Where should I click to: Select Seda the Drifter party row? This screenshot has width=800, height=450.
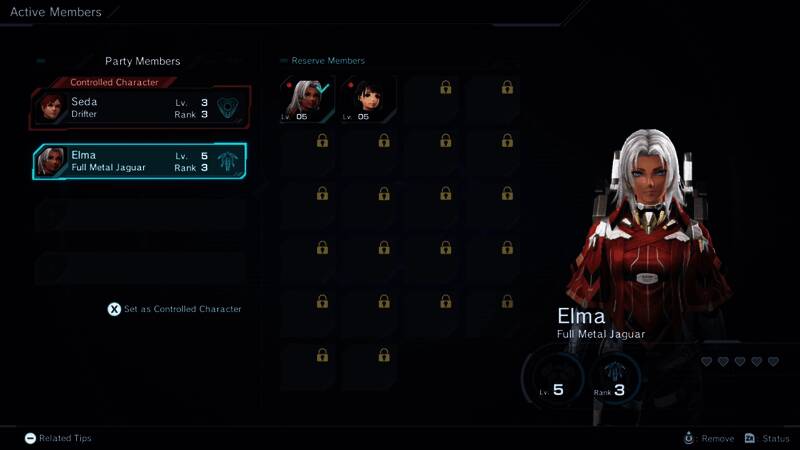tap(140, 108)
